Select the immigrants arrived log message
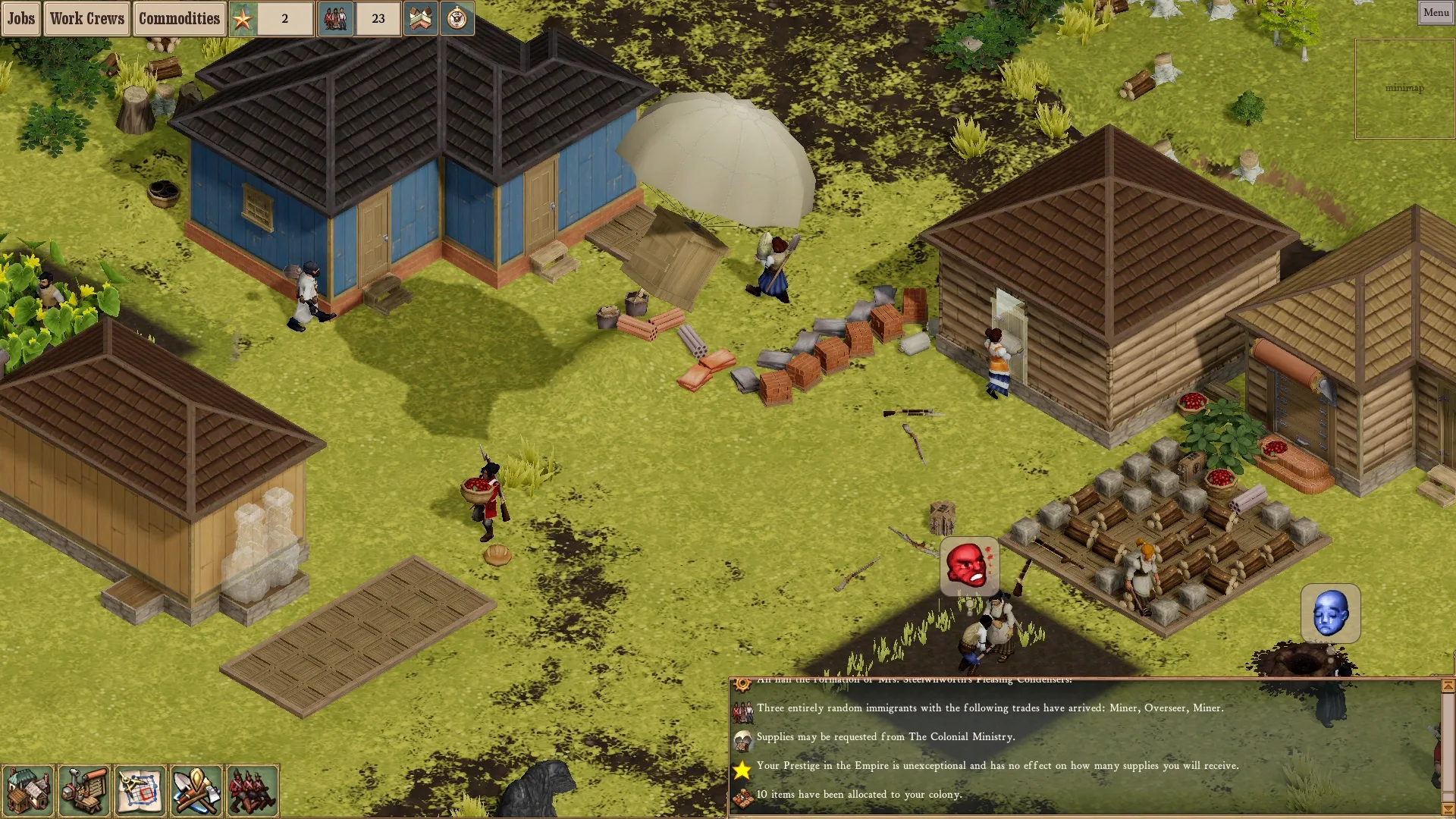The width and height of the screenshot is (1456, 819). 990,708
